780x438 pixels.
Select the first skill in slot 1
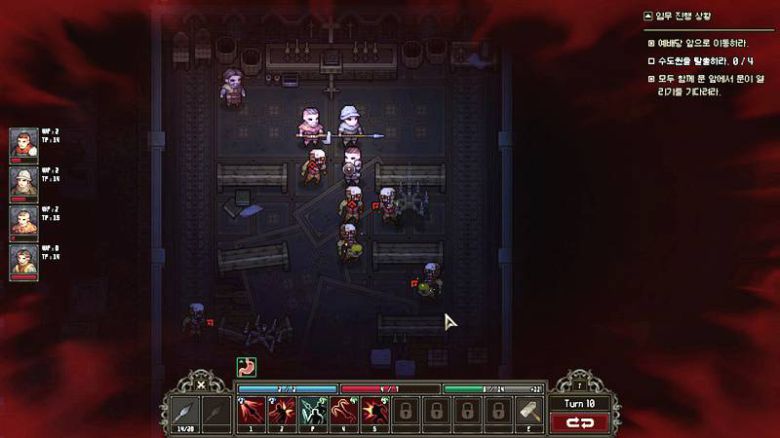click(x=250, y=410)
